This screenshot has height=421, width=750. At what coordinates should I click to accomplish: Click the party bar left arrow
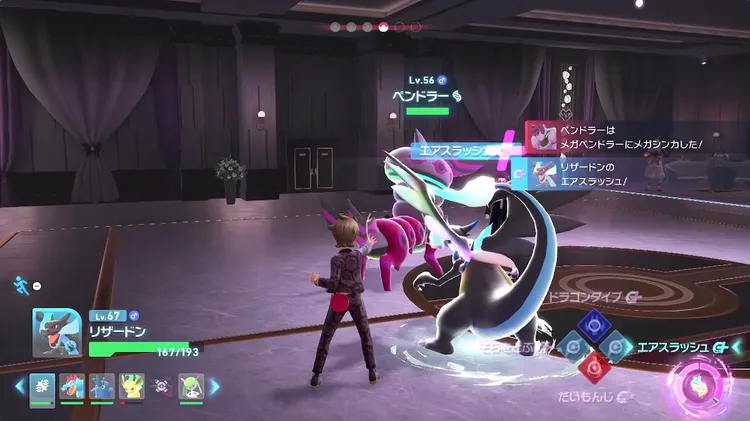(x=19, y=387)
